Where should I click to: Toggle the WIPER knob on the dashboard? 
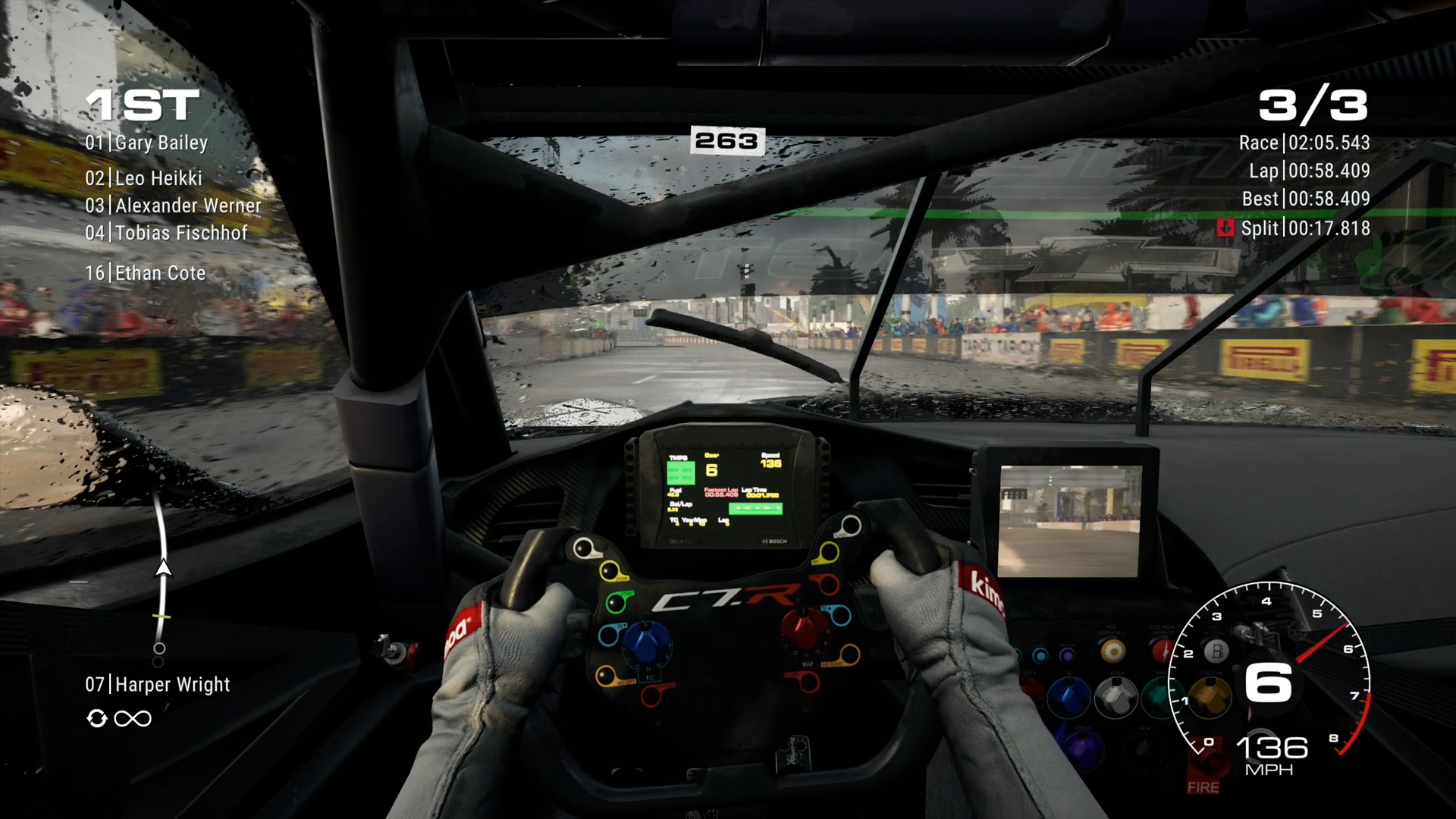click(x=1117, y=698)
